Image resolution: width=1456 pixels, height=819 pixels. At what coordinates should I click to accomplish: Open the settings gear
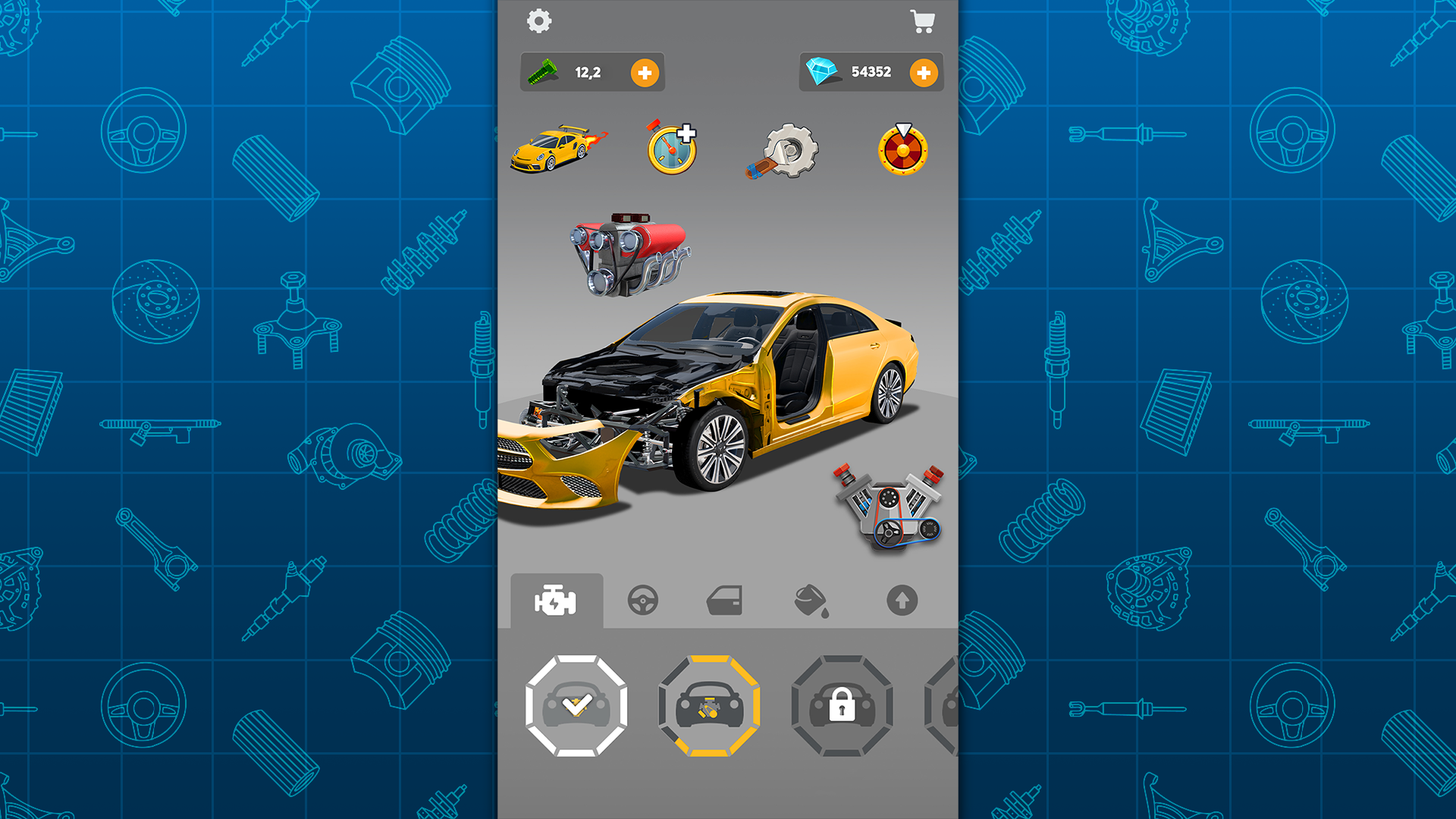tap(539, 21)
